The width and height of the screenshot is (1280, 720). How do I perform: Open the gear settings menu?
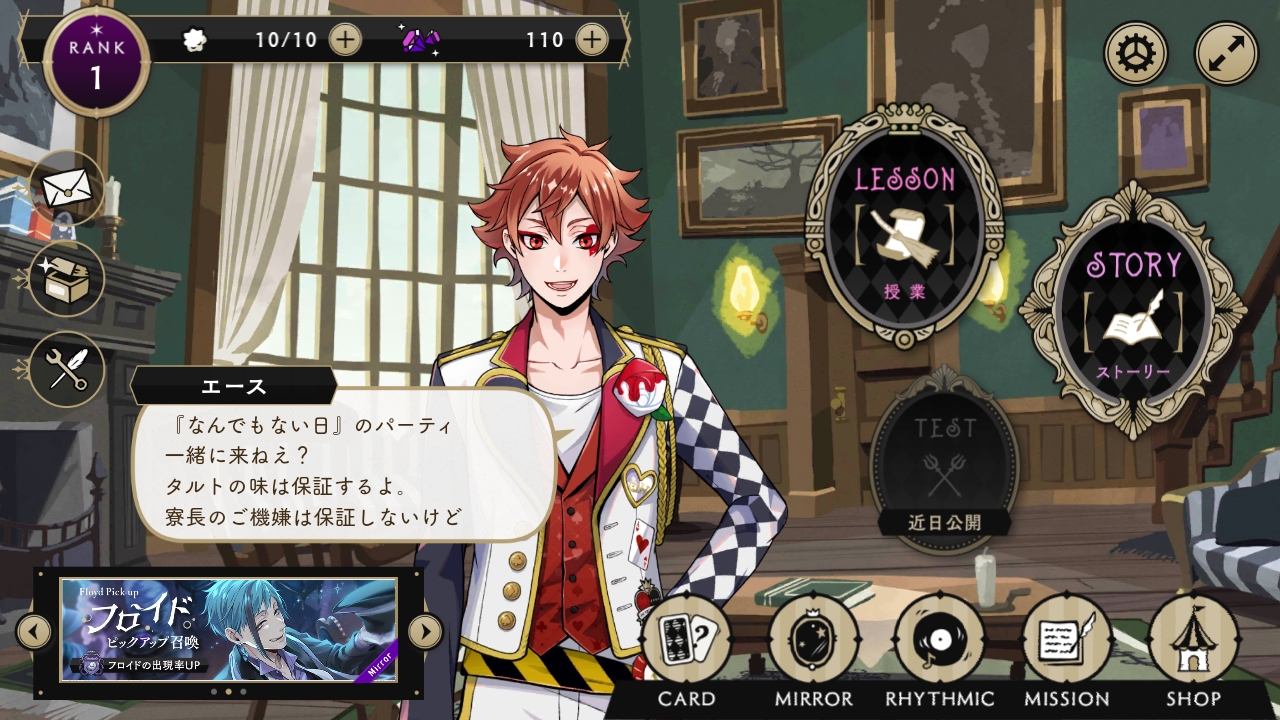pos(1136,54)
